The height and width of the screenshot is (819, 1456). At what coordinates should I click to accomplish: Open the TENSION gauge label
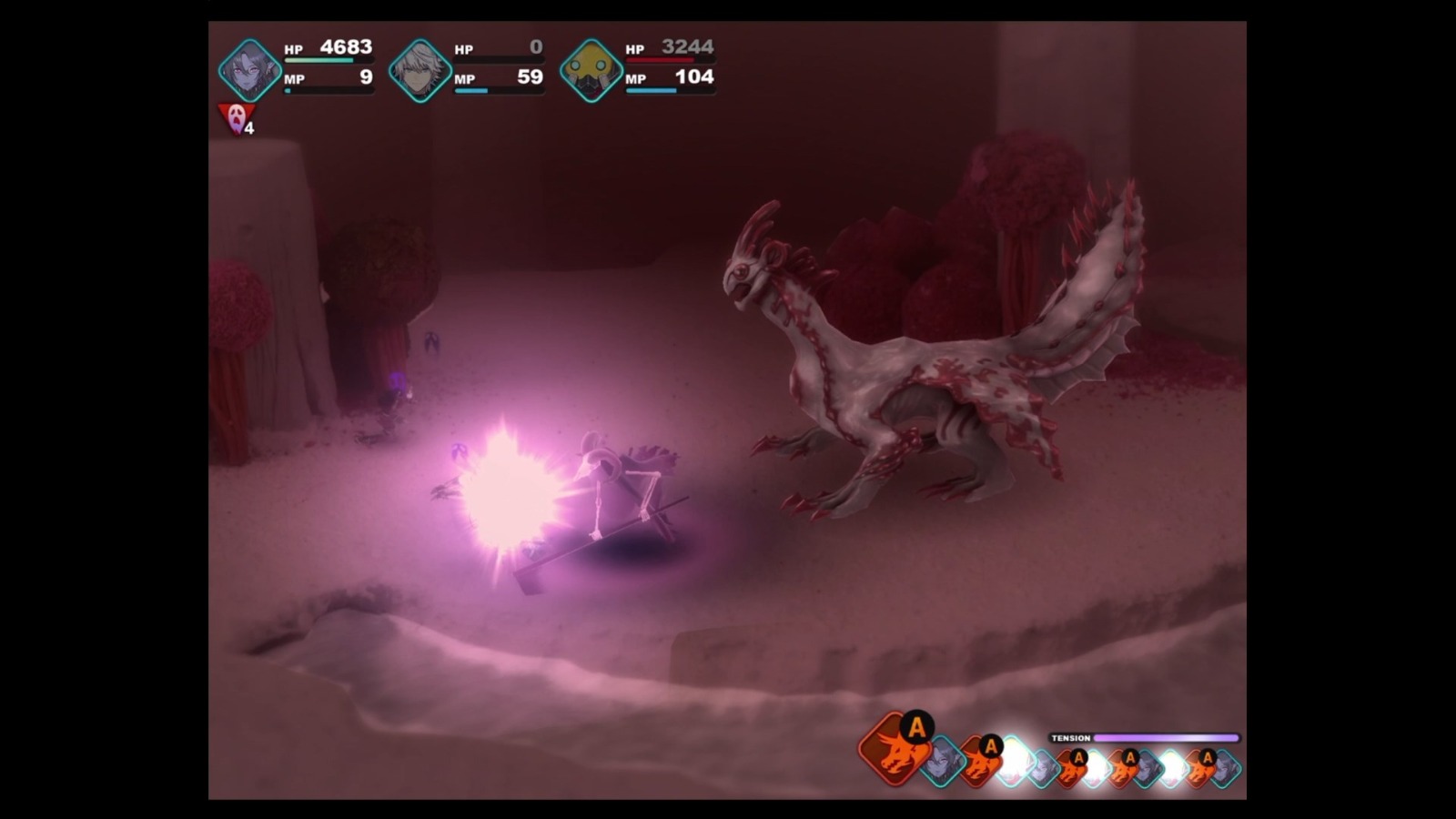(x=1071, y=738)
